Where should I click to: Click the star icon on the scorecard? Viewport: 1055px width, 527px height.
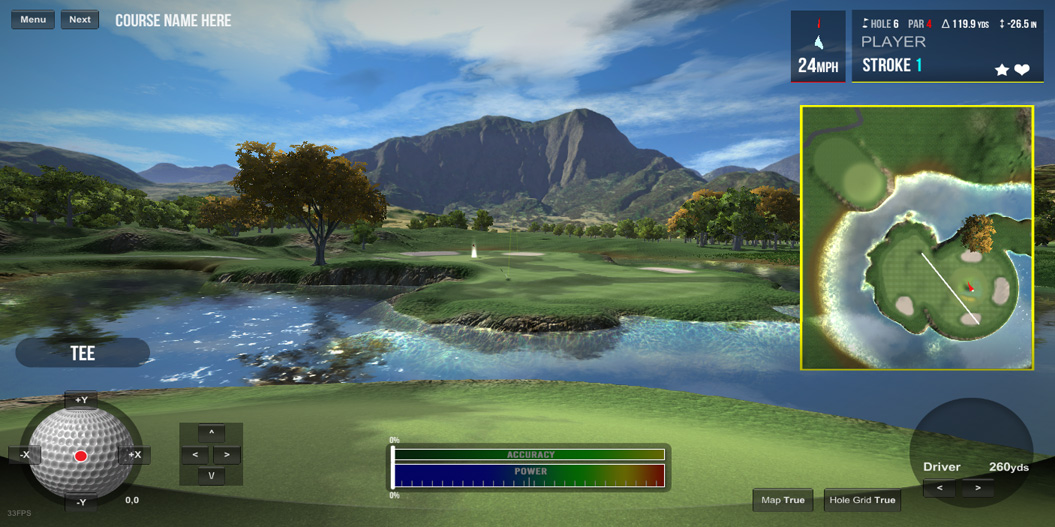[x=1001, y=70]
